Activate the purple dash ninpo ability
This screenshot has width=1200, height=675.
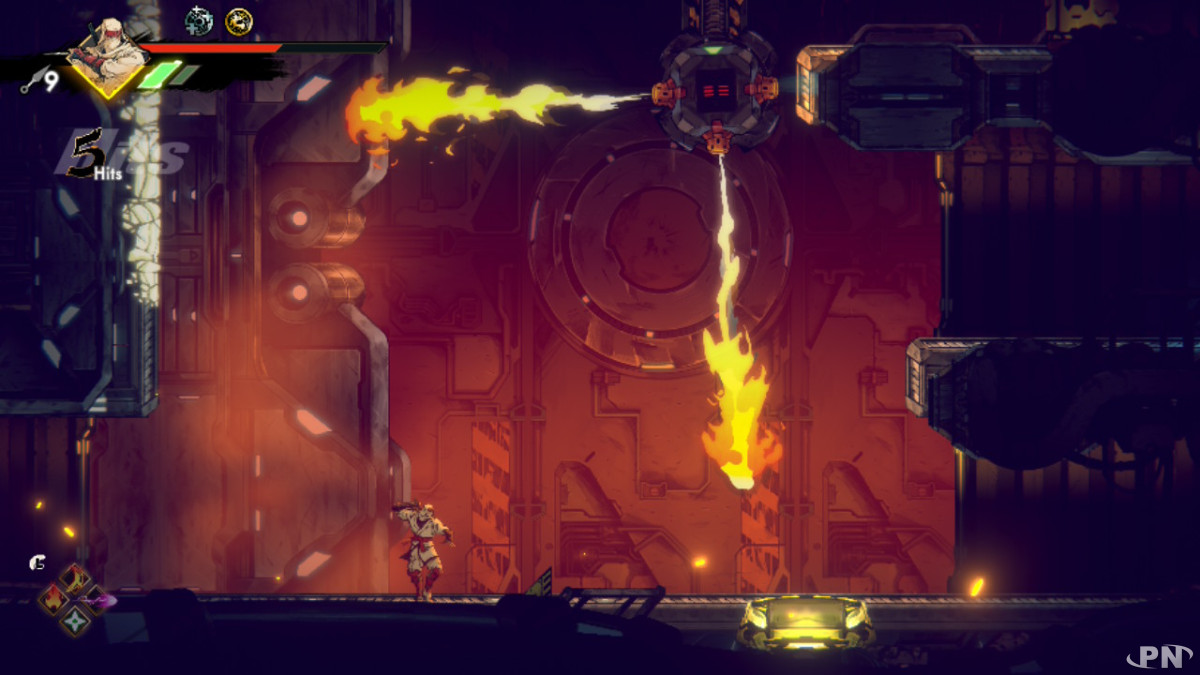(x=98, y=600)
